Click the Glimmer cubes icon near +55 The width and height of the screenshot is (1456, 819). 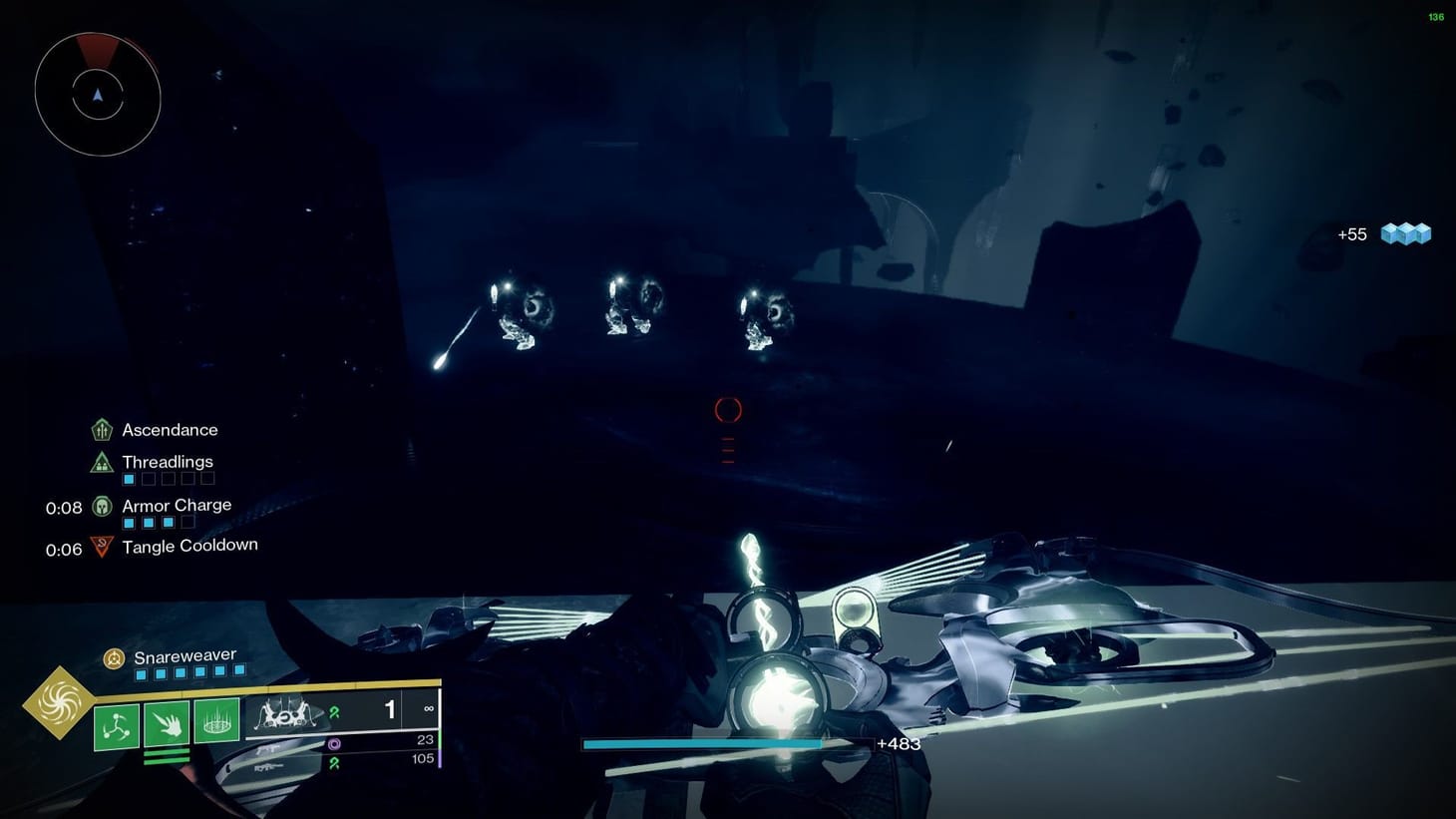[1405, 233]
